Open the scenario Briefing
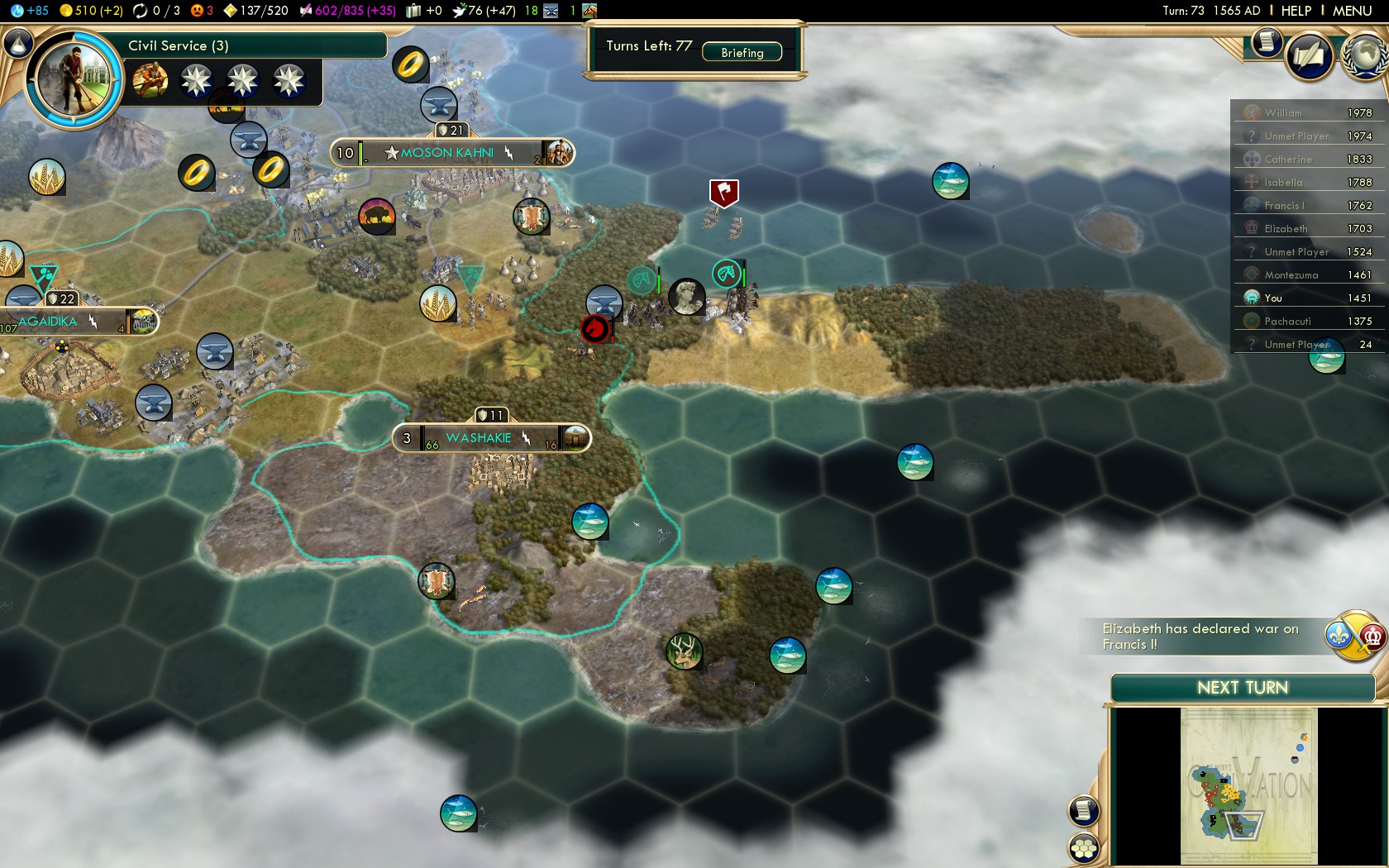 click(x=742, y=52)
